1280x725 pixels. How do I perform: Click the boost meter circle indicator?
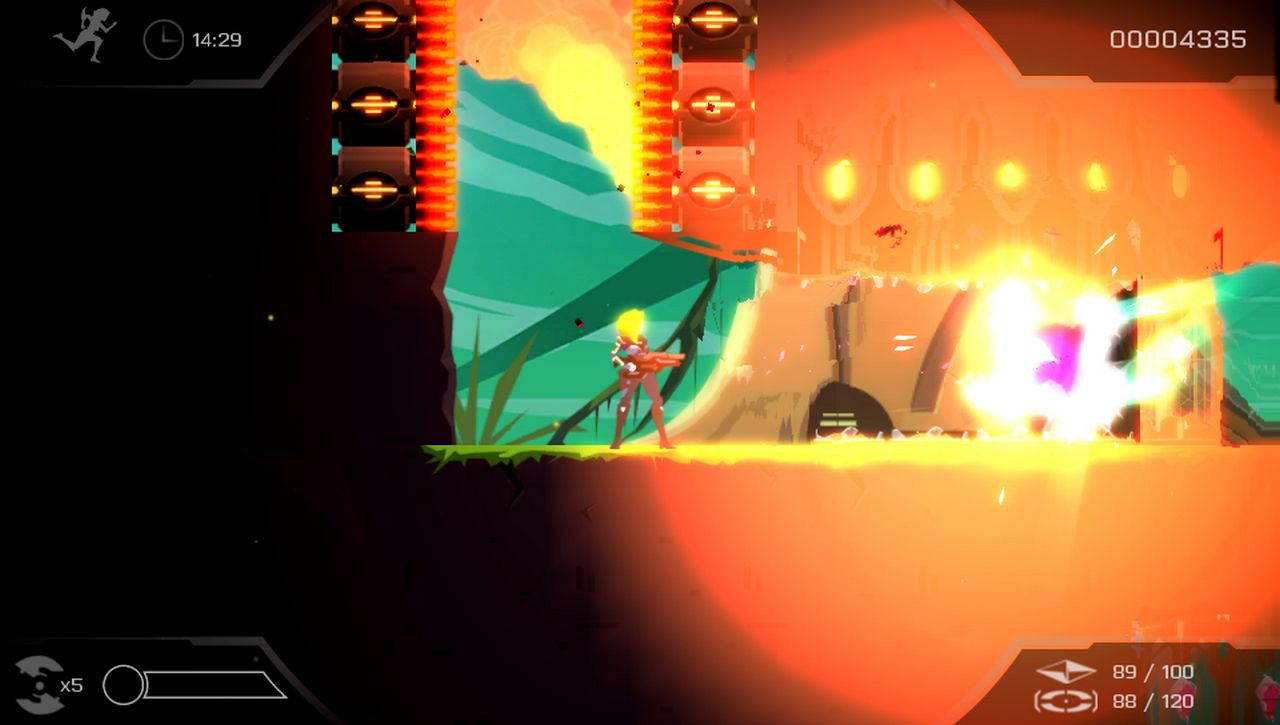pyautogui.click(x=126, y=685)
